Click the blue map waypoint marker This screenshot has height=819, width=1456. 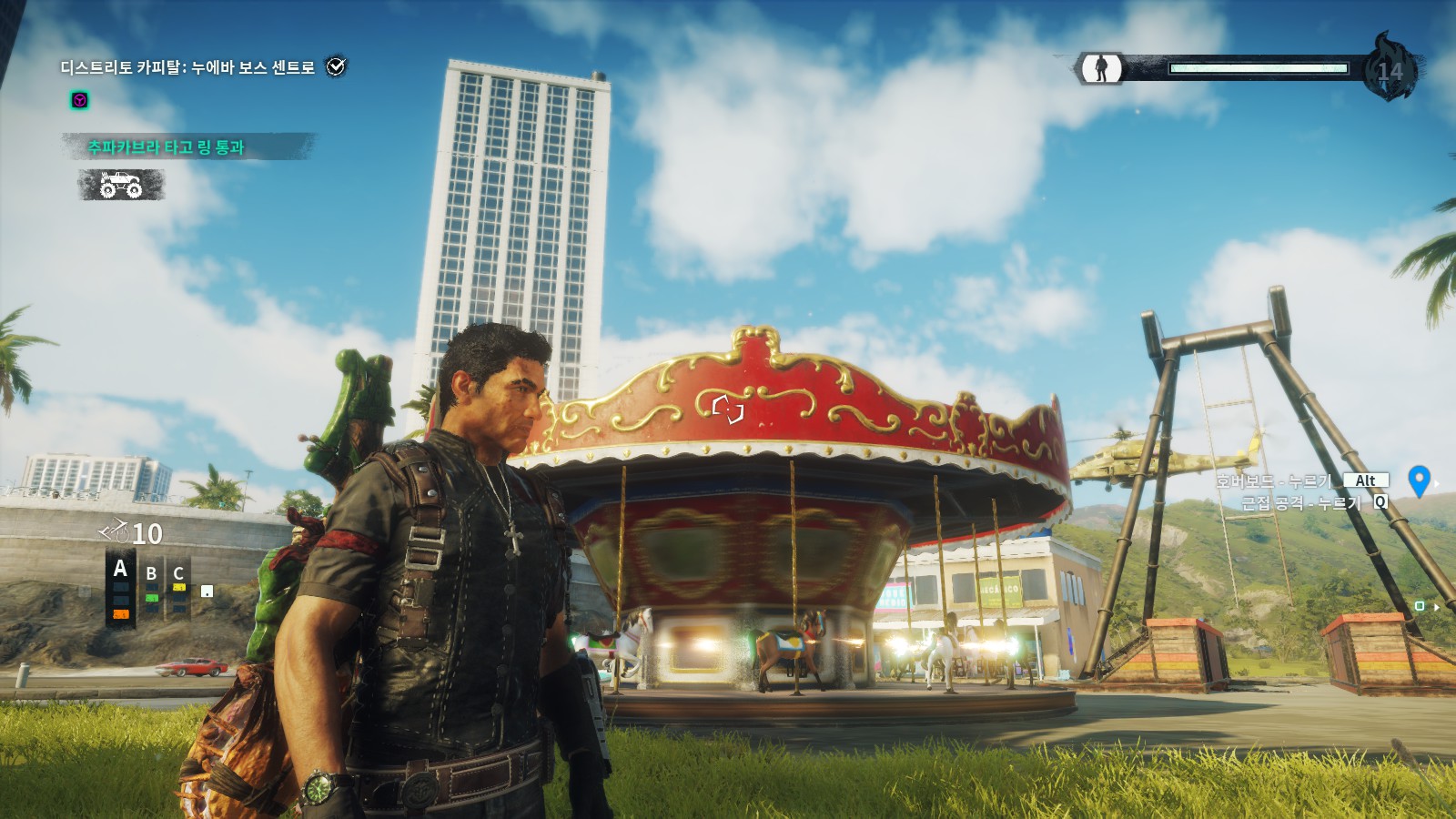1419,480
